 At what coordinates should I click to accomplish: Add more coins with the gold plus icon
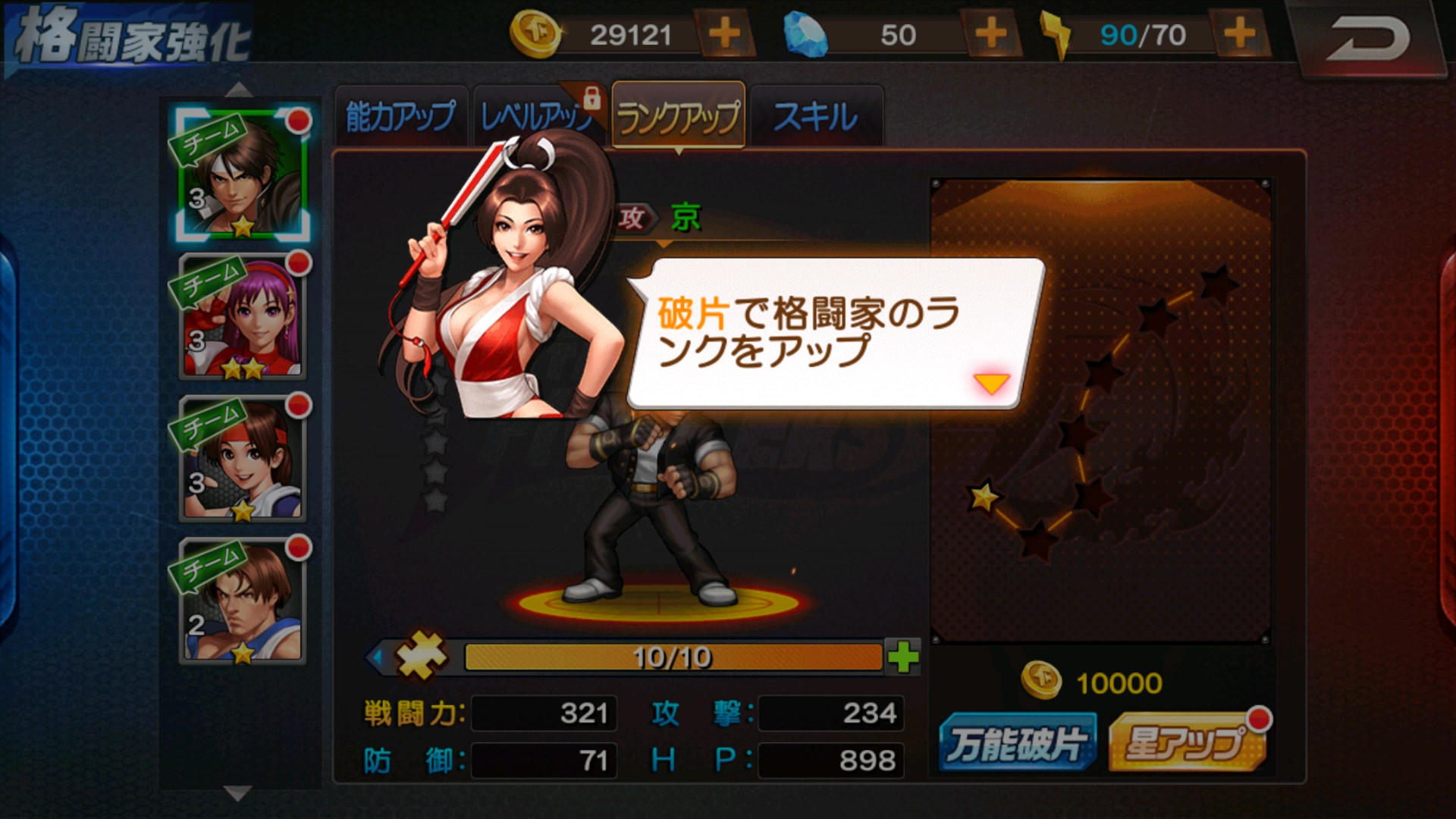point(724,33)
